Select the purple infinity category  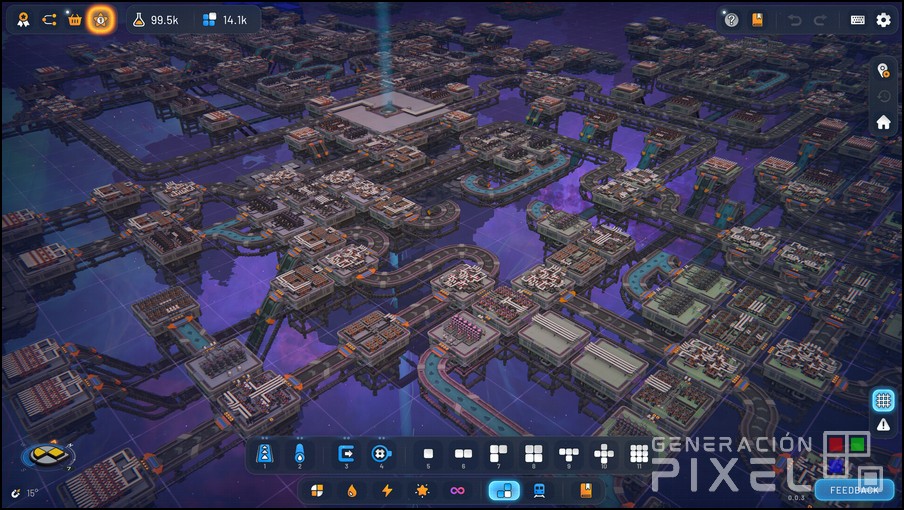tap(457, 491)
